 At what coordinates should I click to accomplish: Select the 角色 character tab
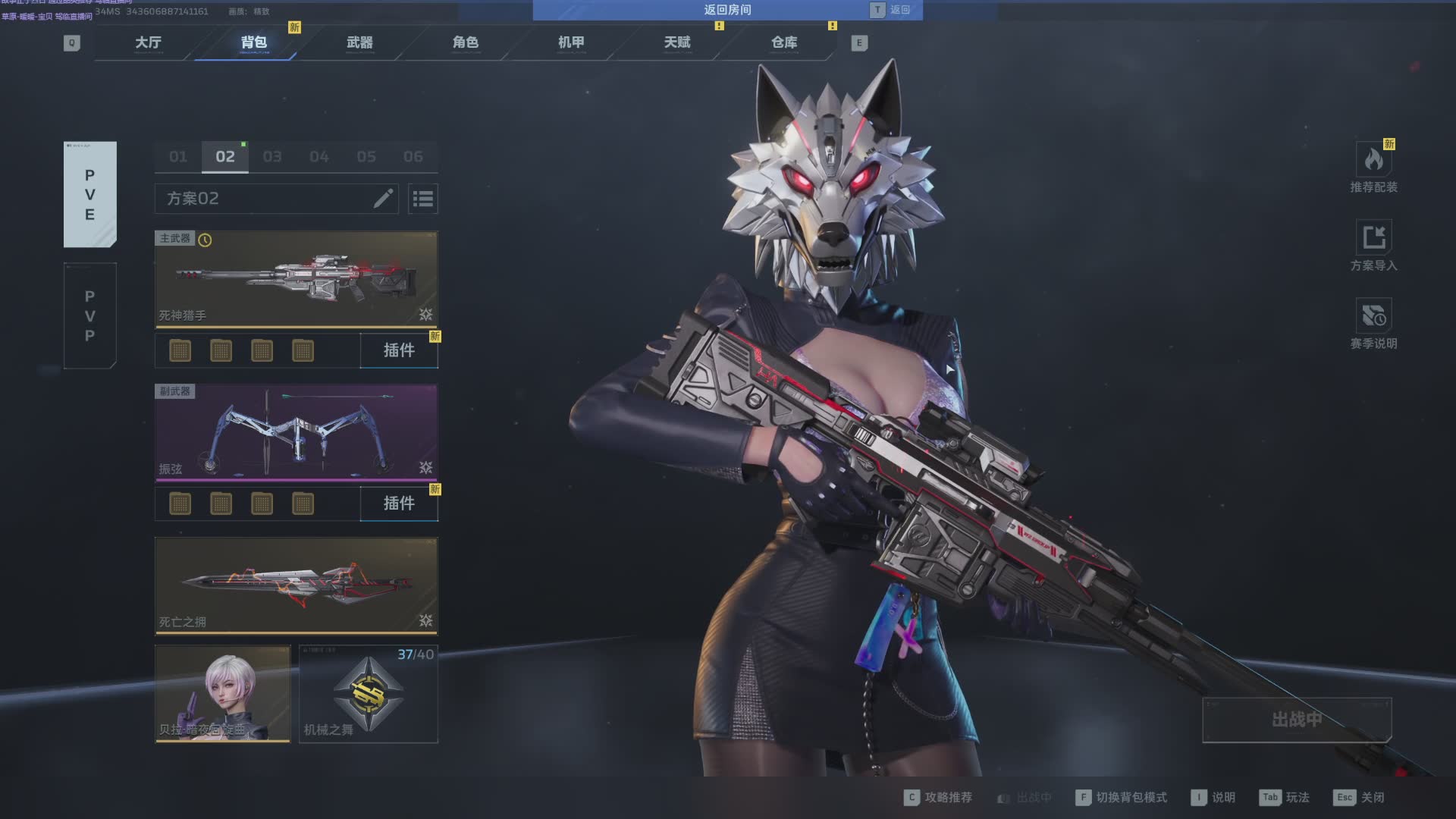tap(466, 42)
